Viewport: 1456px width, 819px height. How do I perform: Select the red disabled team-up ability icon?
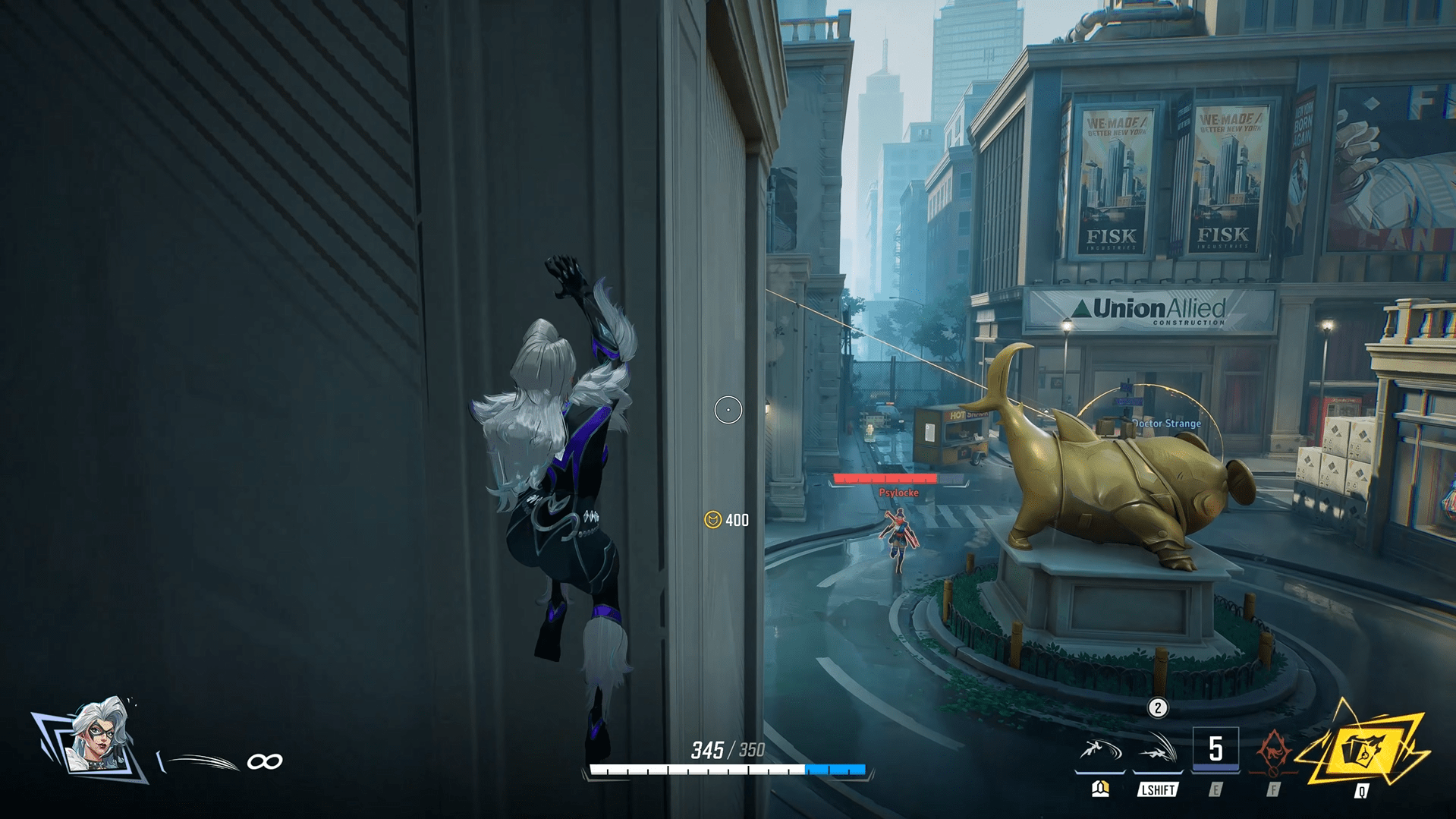1273,751
